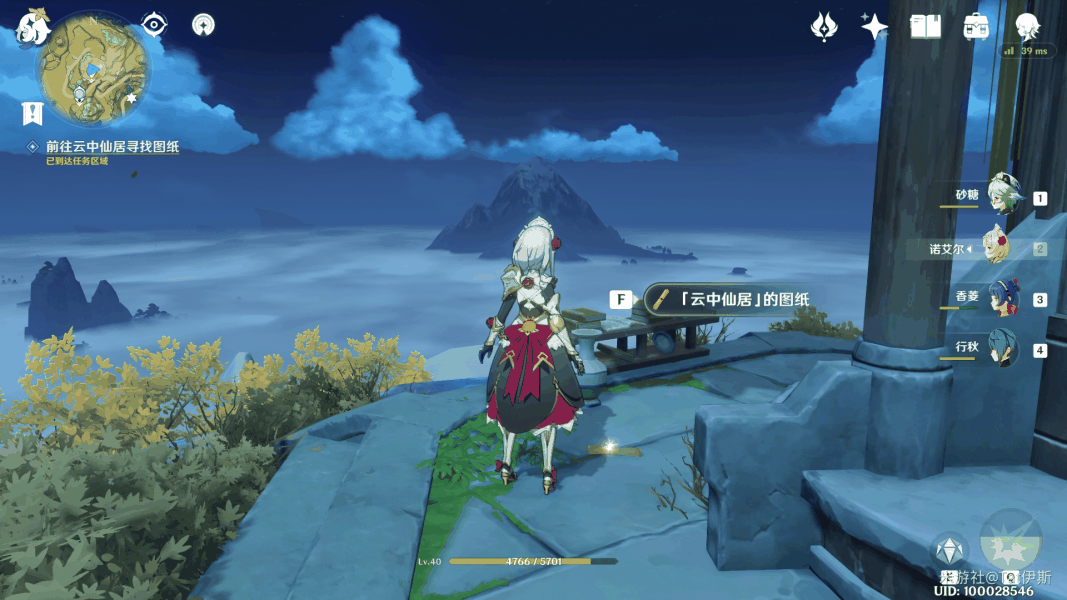
Task: Open the Wish menu wing icon
Action: pyautogui.click(x=824, y=27)
